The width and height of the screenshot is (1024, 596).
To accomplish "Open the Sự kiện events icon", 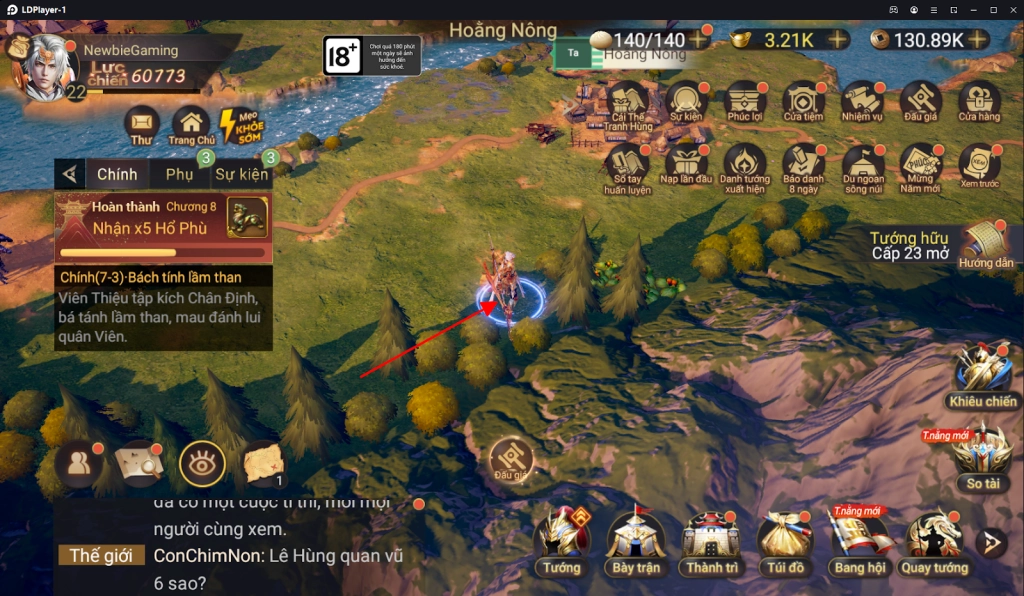I will pos(686,102).
